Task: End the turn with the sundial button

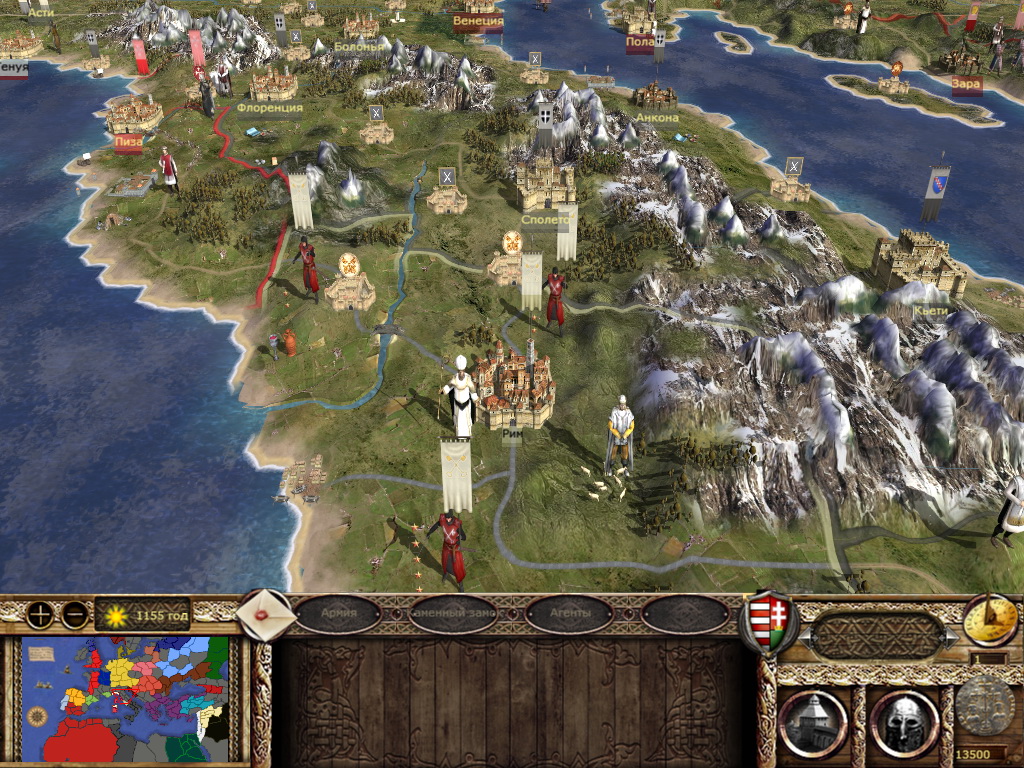Action: click(x=990, y=620)
